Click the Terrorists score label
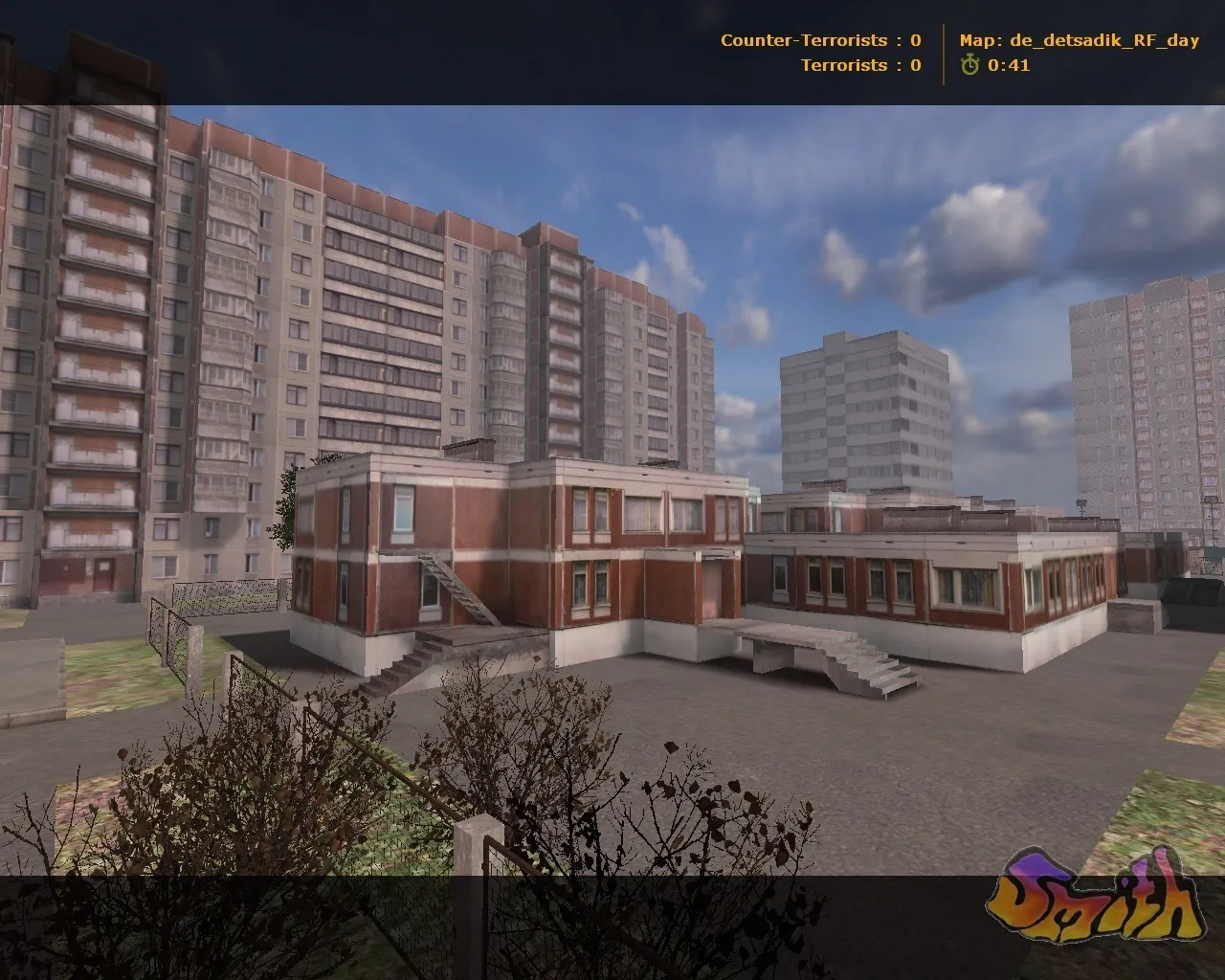This screenshot has height=980, width=1225. click(846, 66)
